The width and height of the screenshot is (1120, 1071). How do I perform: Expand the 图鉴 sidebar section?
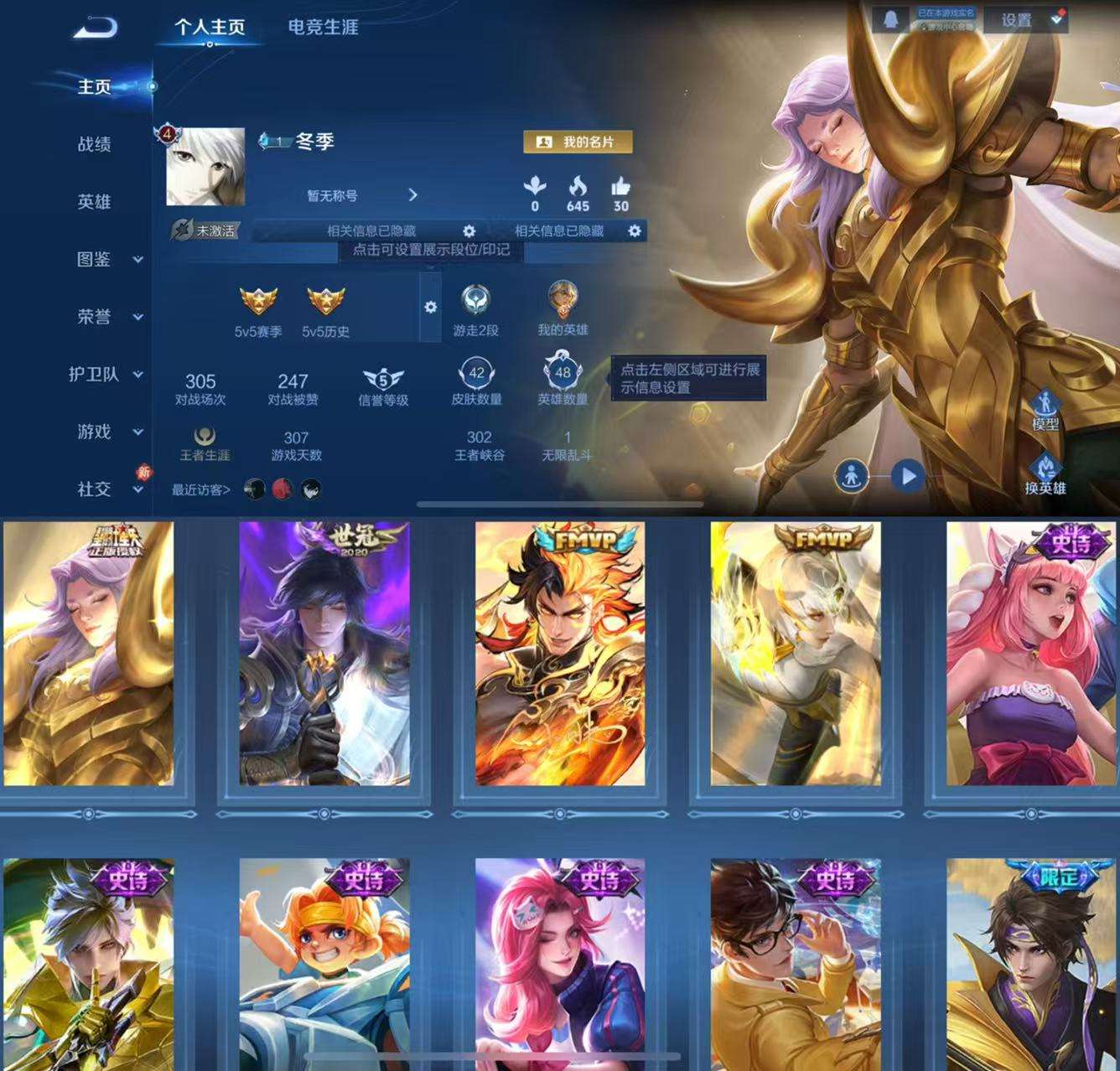pyautogui.click(x=92, y=260)
